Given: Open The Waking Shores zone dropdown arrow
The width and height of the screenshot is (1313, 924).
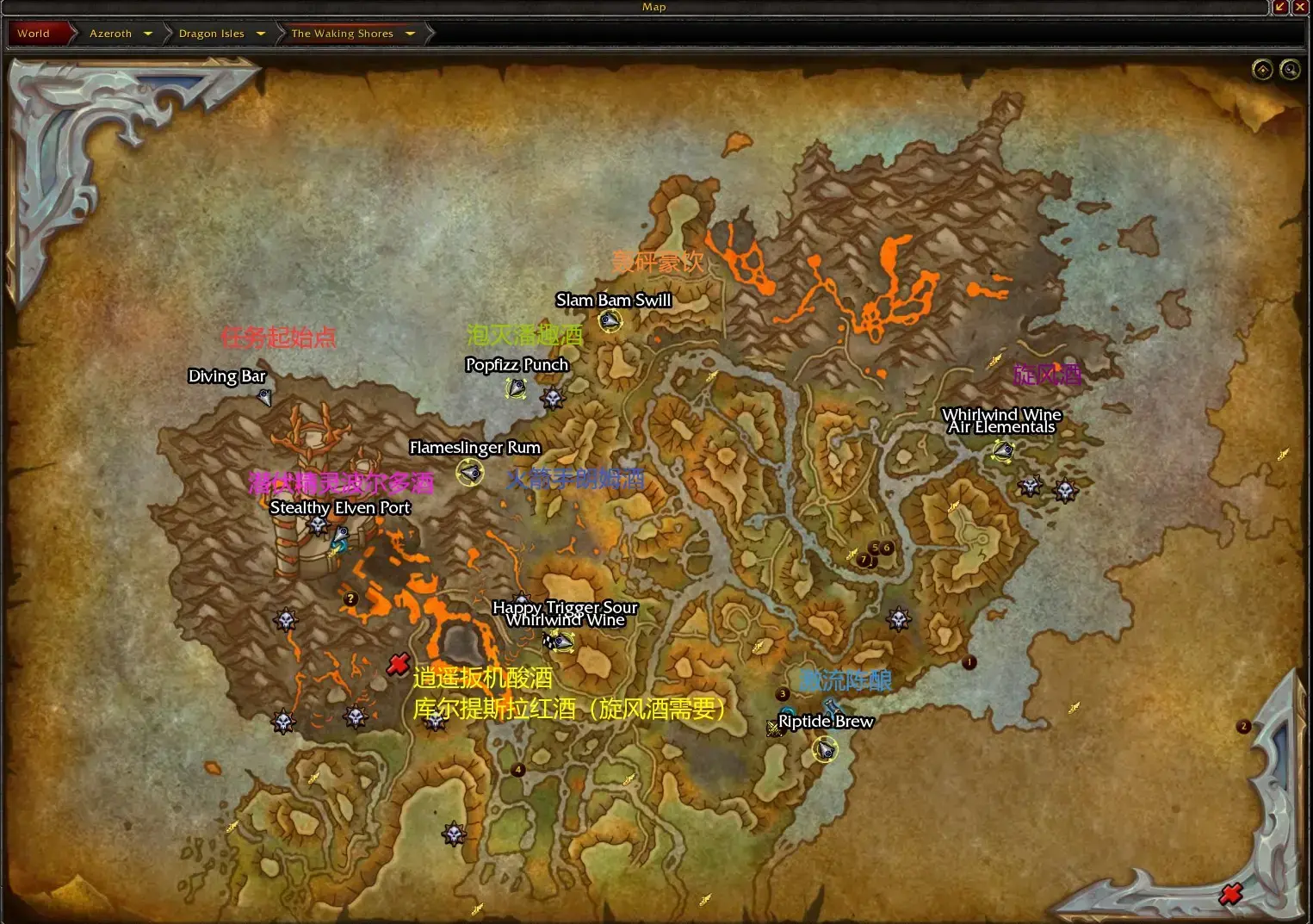Looking at the screenshot, I should (x=410, y=34).
